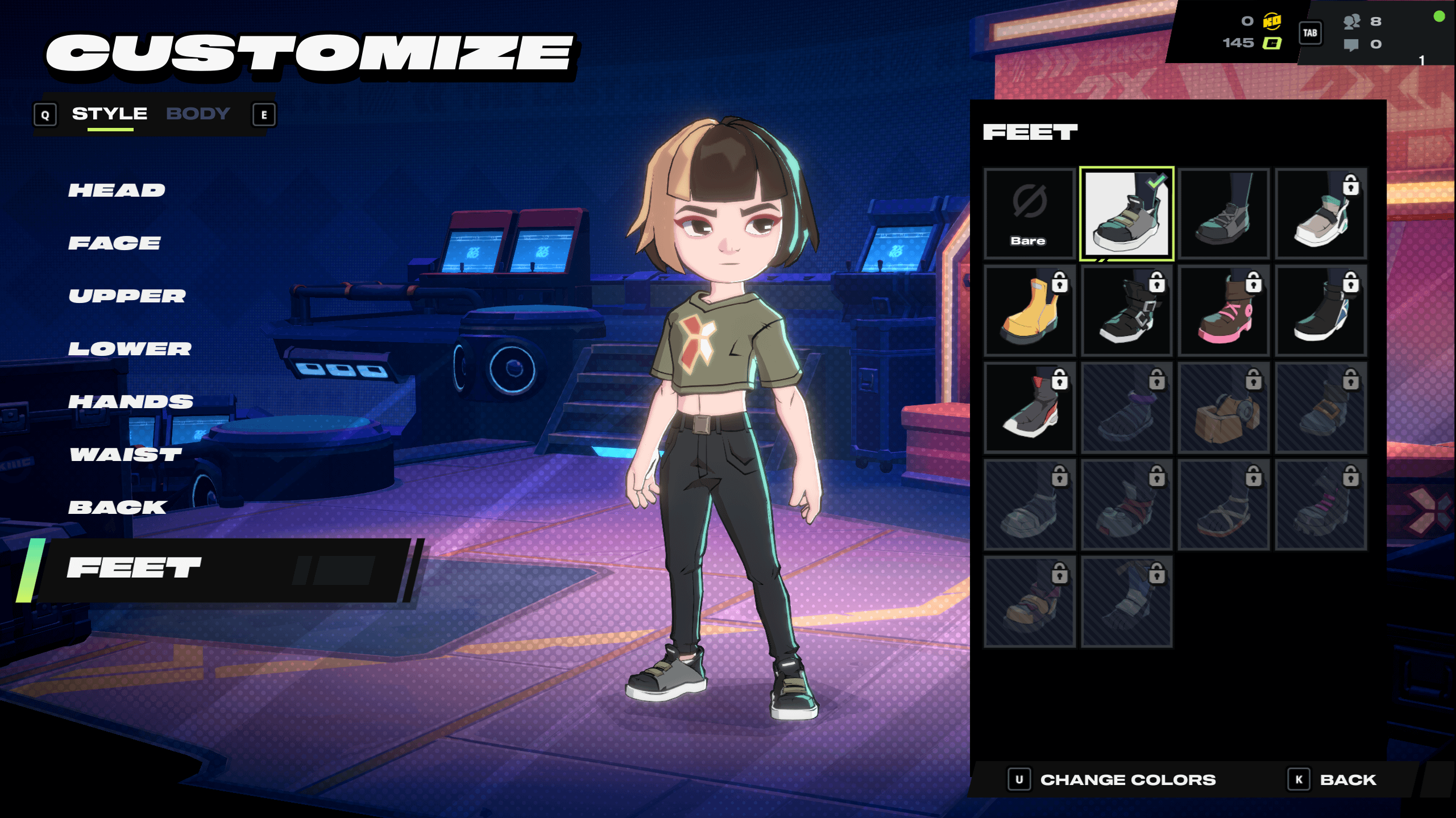
Task: Switch to the Body tab
Action: coord(198,114)
